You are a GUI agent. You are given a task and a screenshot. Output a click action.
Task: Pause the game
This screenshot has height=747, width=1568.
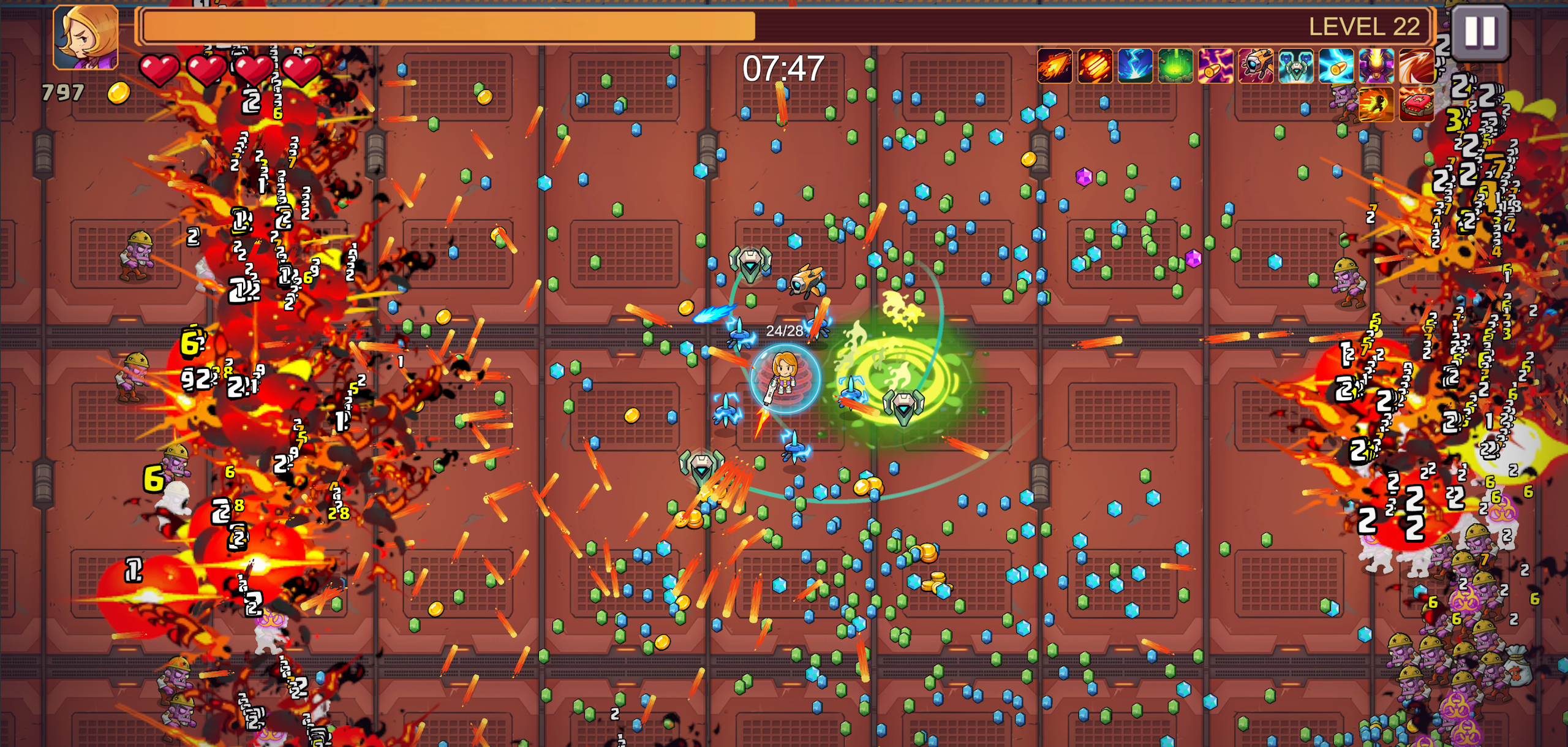coord(1480,31)
